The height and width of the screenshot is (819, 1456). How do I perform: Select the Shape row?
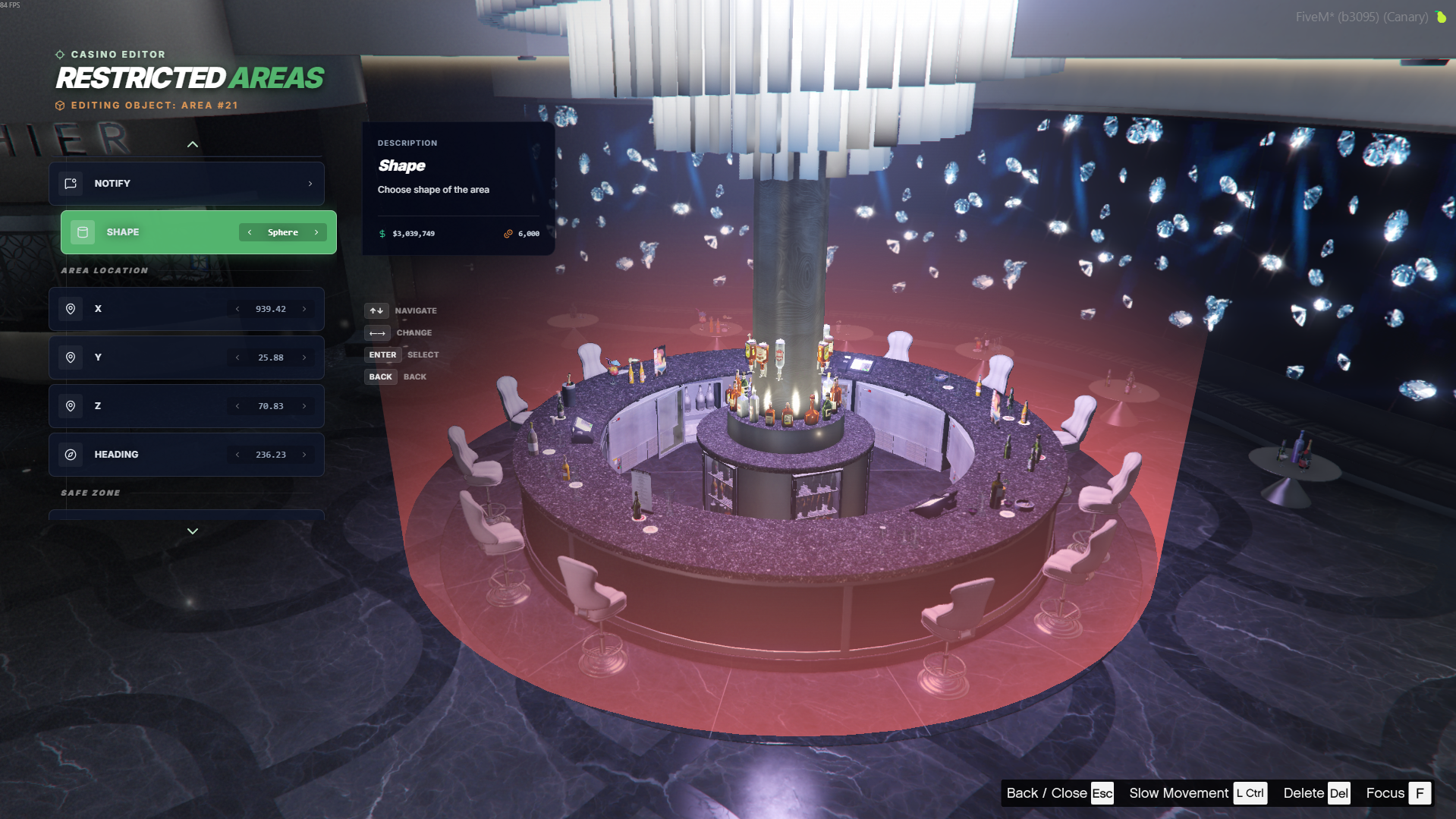point(152,232)
